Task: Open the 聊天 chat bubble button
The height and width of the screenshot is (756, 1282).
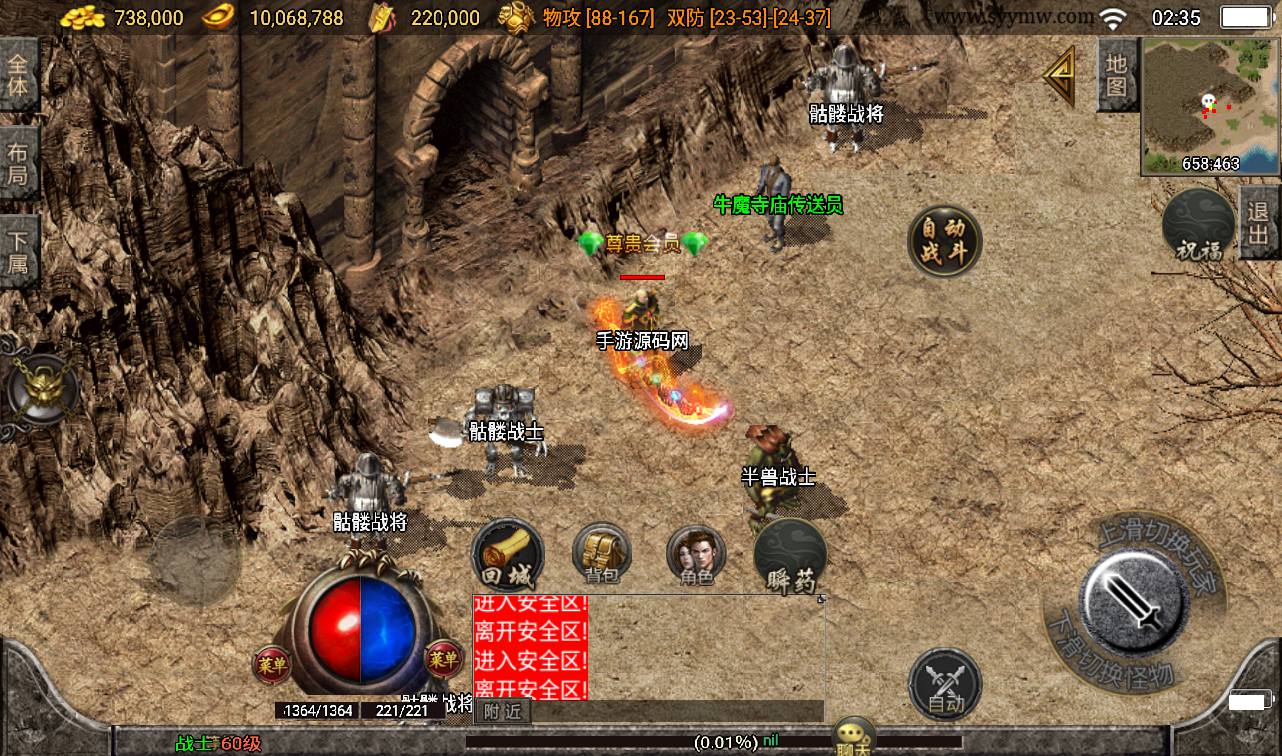Action: (x=855, y=737)
